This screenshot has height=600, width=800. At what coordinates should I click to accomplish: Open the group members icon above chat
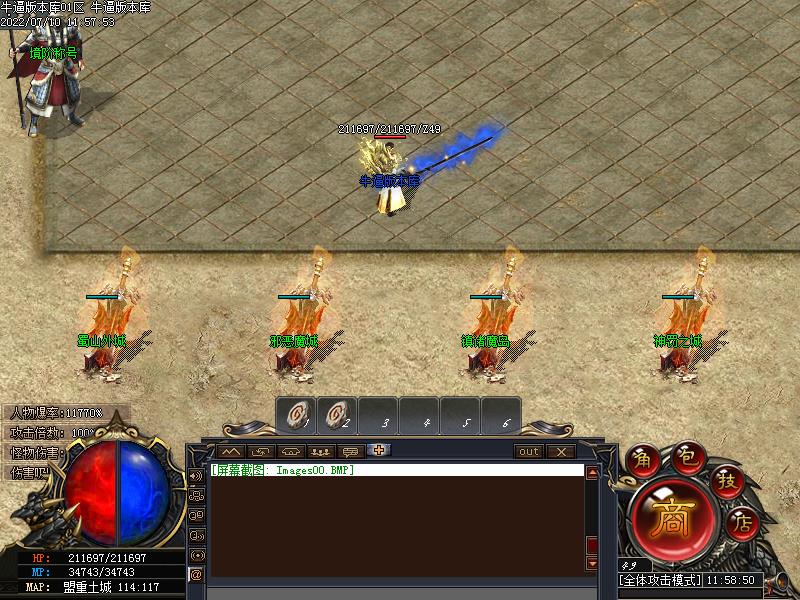[x=321, y=452]
